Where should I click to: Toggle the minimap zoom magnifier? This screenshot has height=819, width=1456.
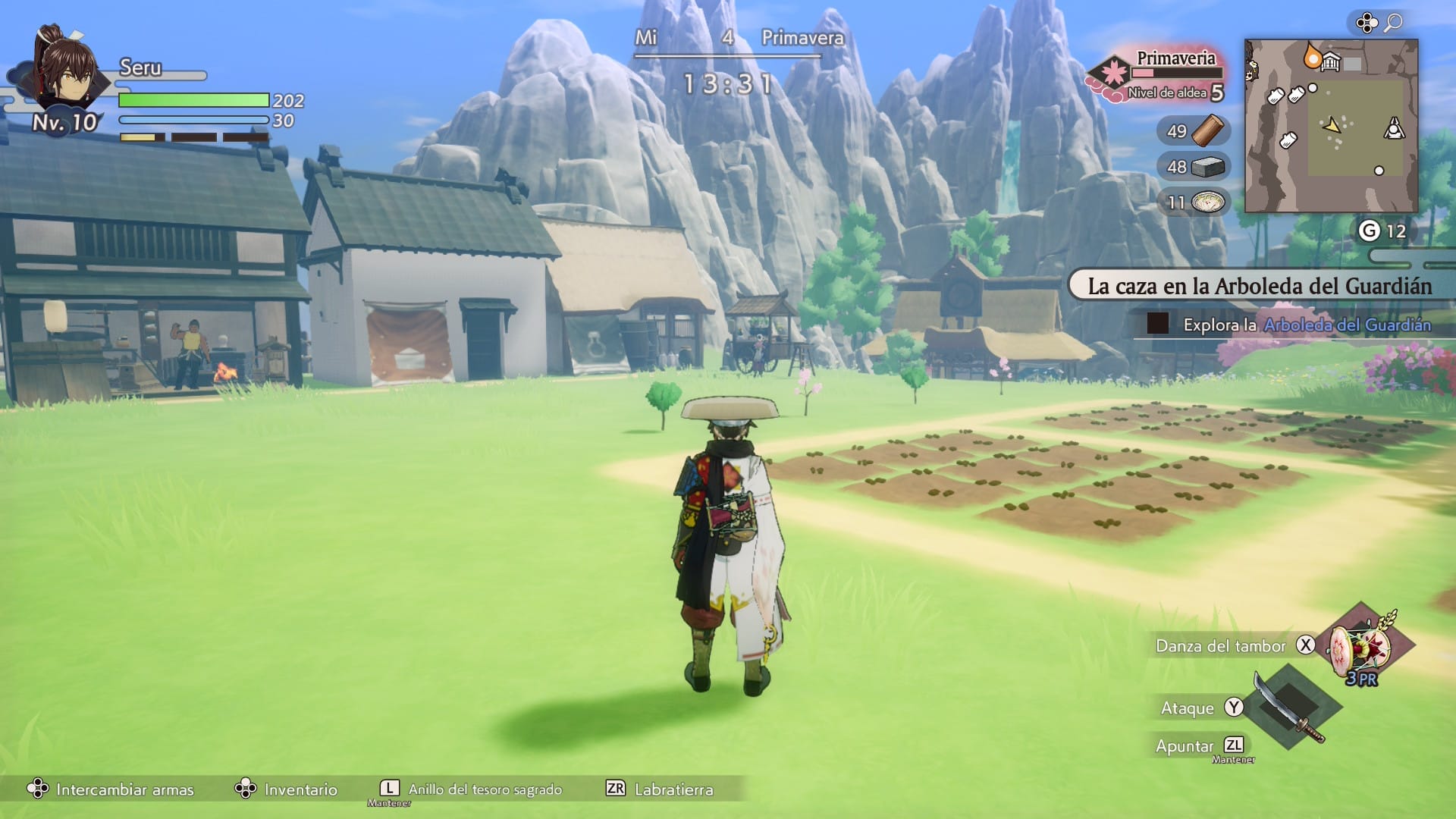point(1394,21)
